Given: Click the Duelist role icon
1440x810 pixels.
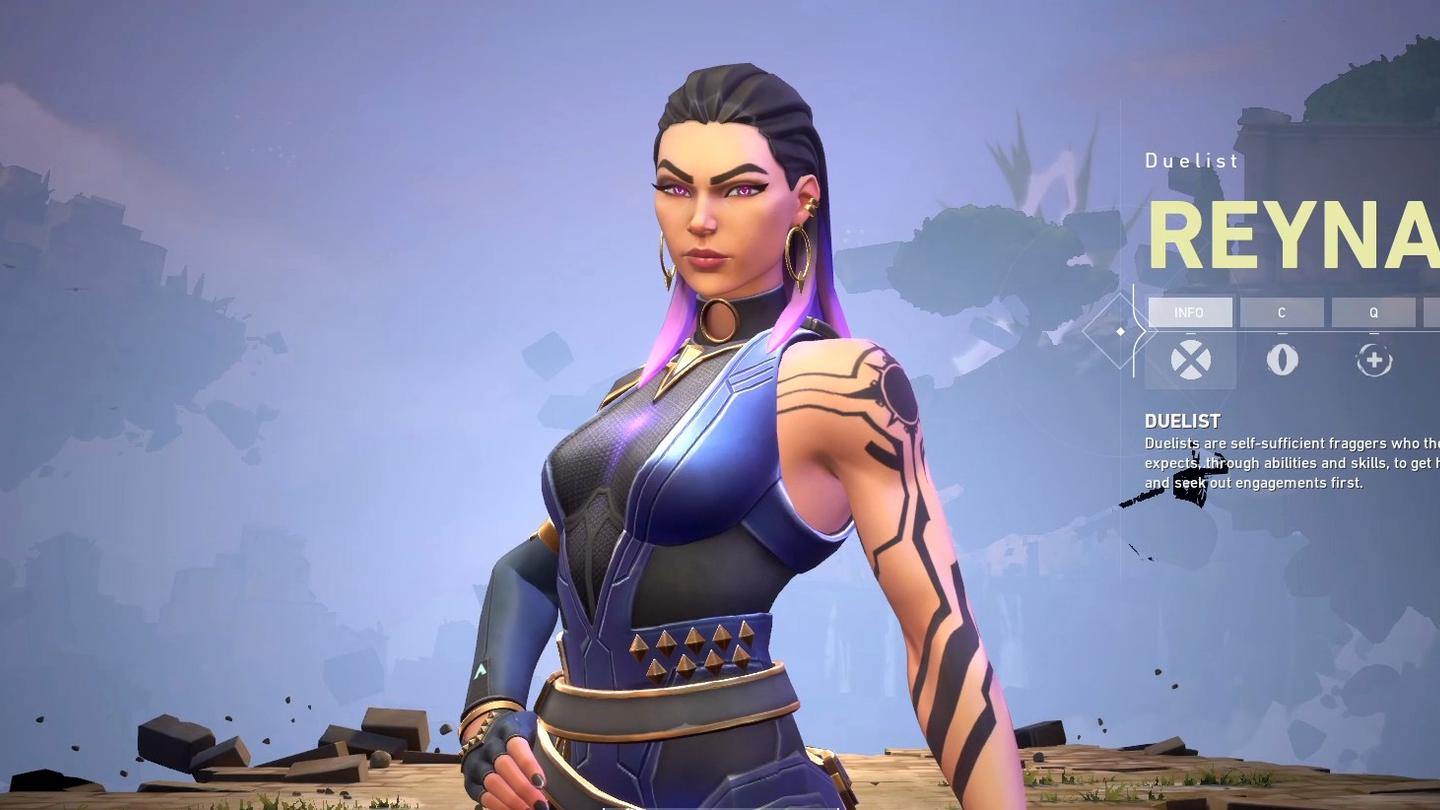Looking at the screenshot, I should (1190, 360).
